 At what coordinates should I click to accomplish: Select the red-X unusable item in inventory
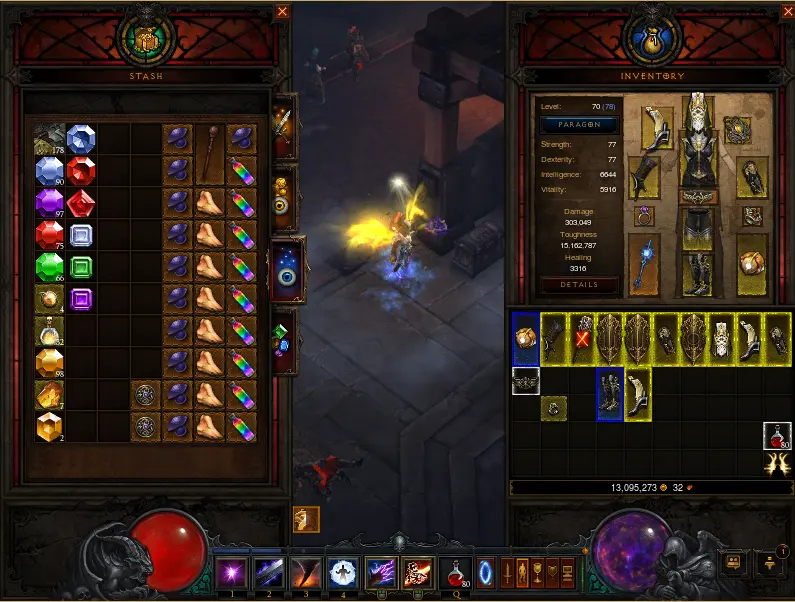[x=581, y=338]
